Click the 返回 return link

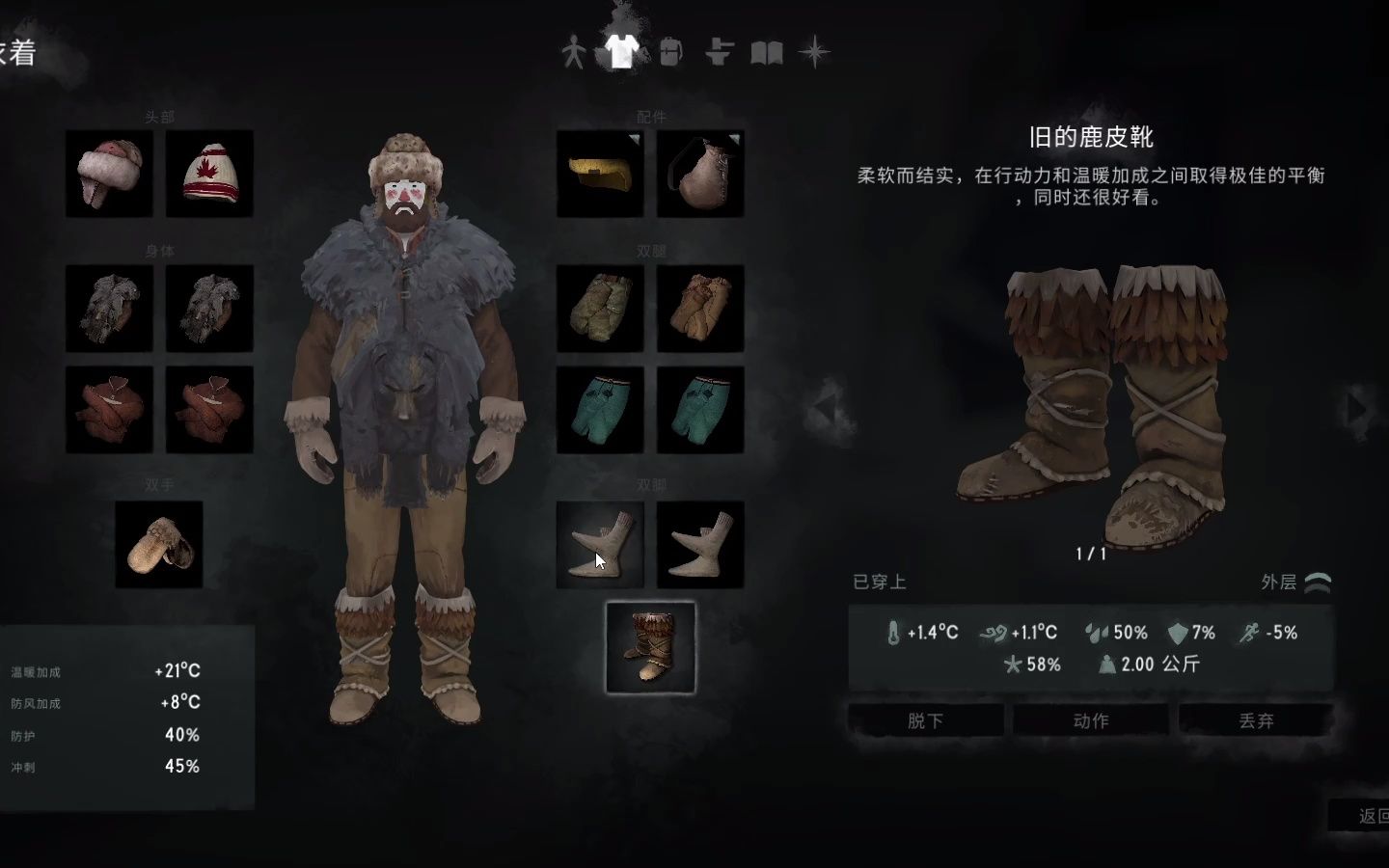tap(1370, 816)
